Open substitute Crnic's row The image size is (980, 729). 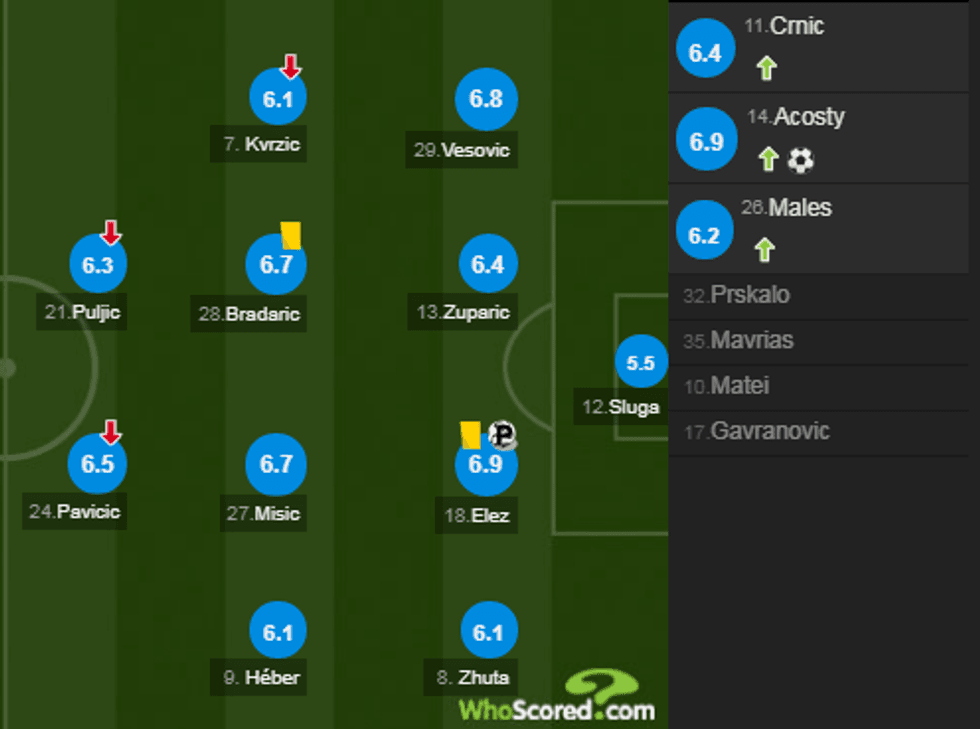823,47
